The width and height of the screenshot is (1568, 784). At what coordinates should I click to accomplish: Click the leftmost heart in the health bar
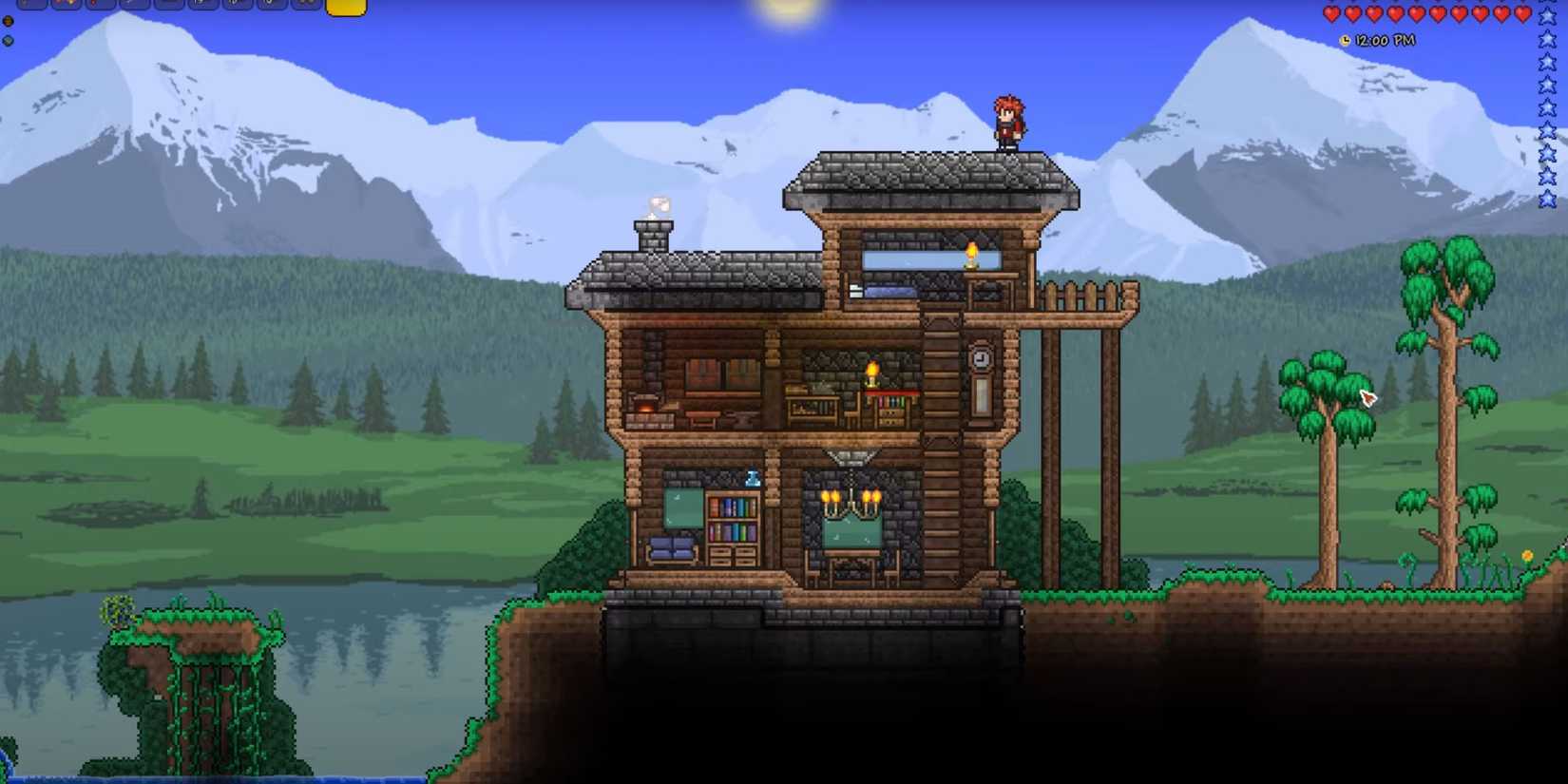point(1331,14)
